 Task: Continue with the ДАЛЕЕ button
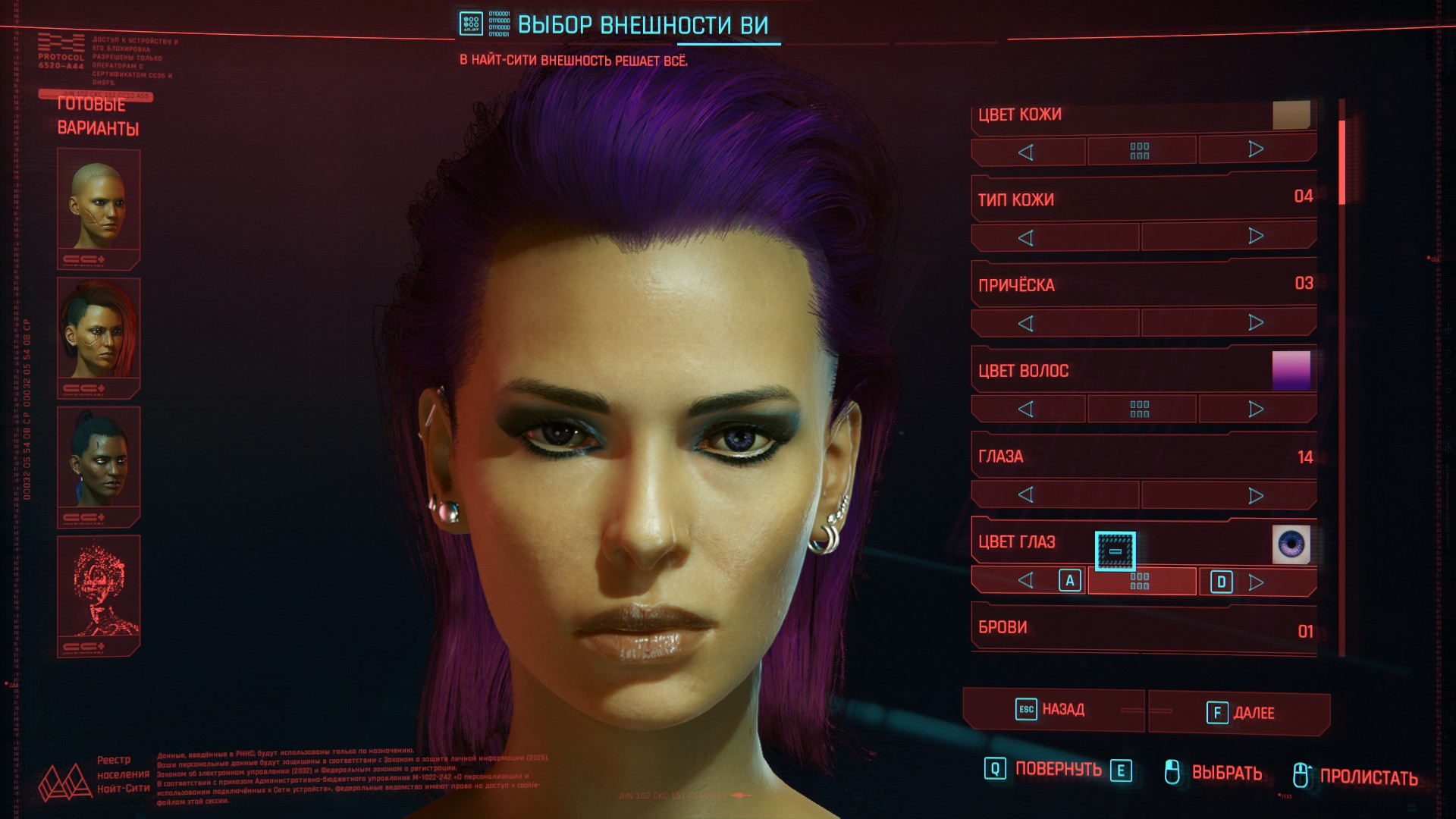coord(1240,713)
